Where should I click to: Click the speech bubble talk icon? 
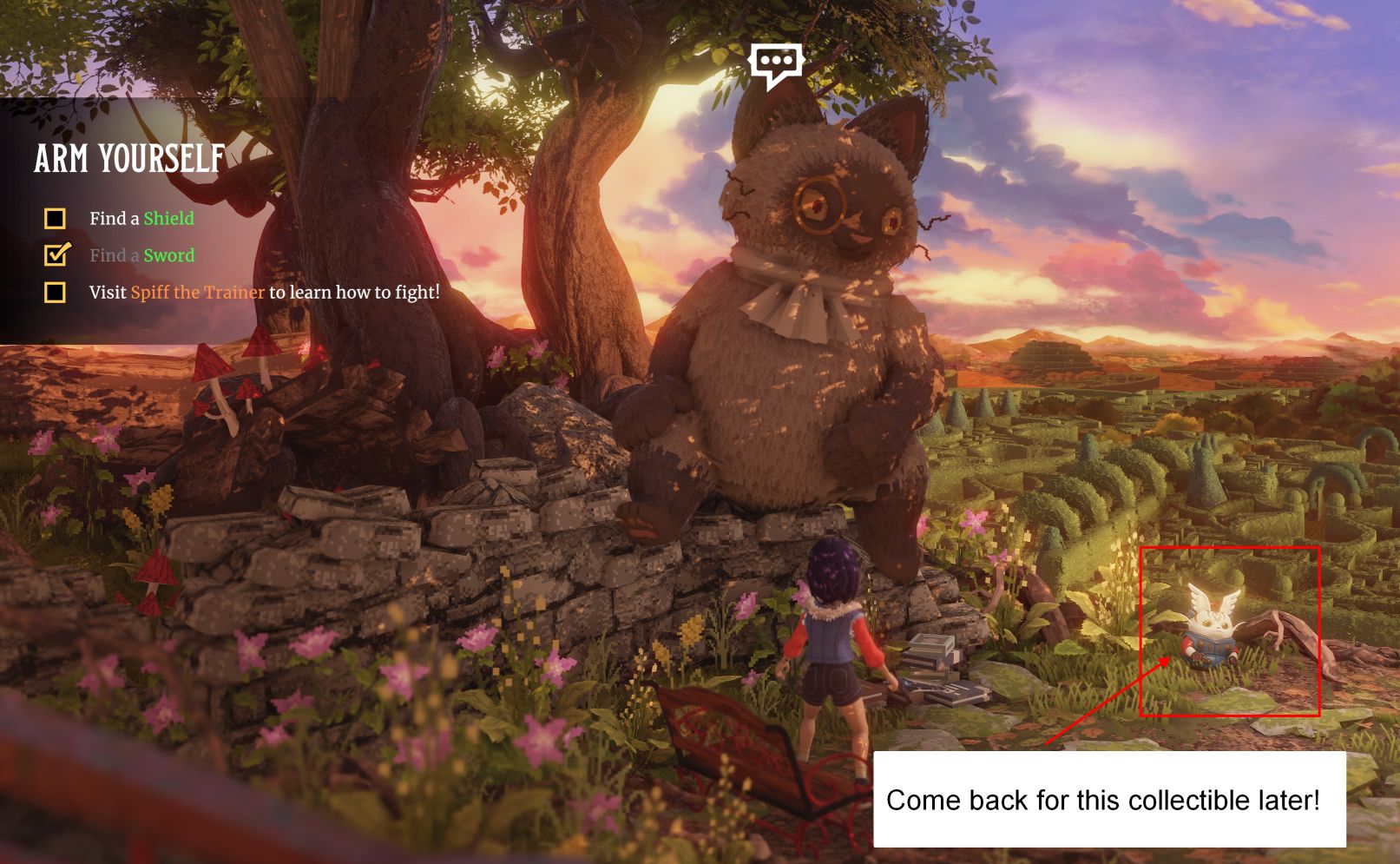pyautogui.click(x=776, y=63)
